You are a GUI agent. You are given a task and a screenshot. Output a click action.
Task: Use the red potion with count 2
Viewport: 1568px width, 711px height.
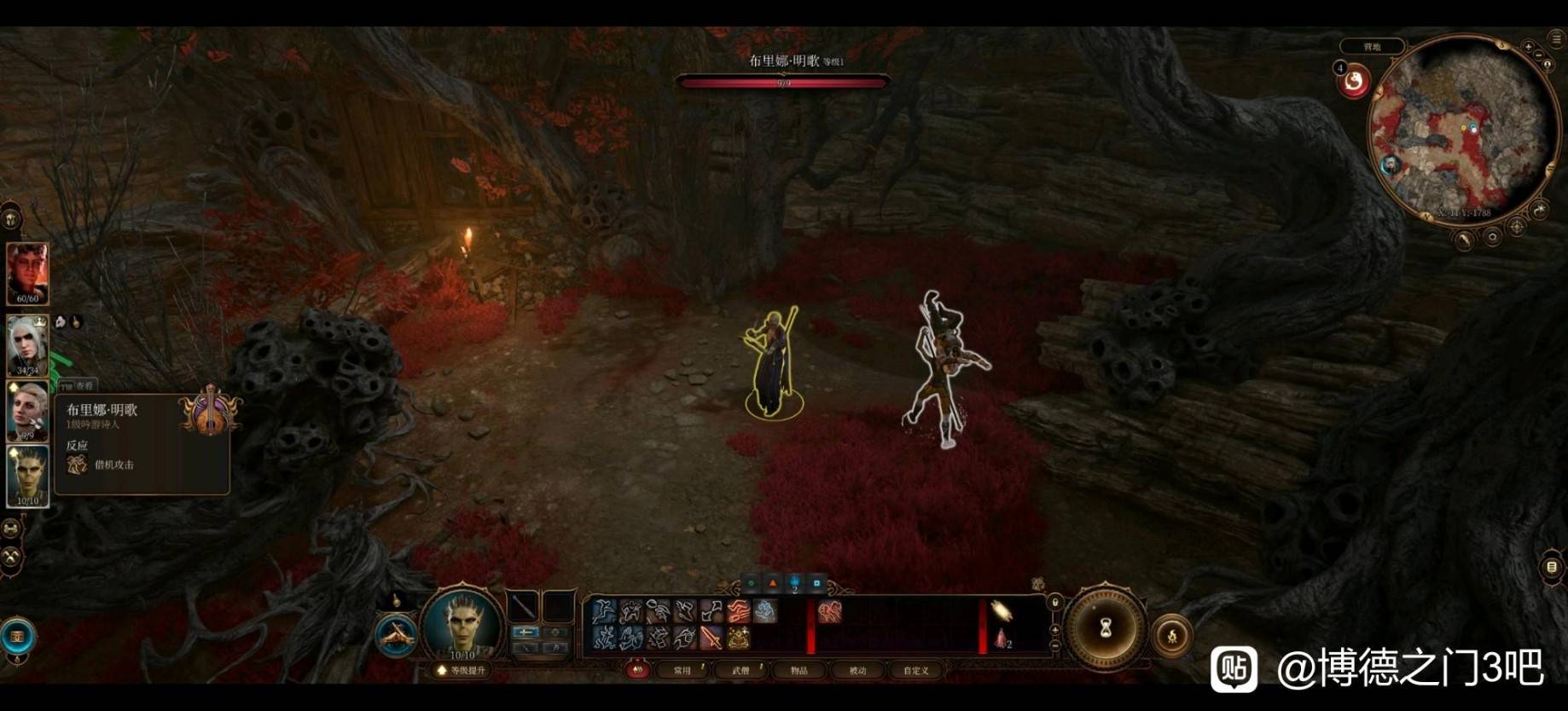[1001, 638]
